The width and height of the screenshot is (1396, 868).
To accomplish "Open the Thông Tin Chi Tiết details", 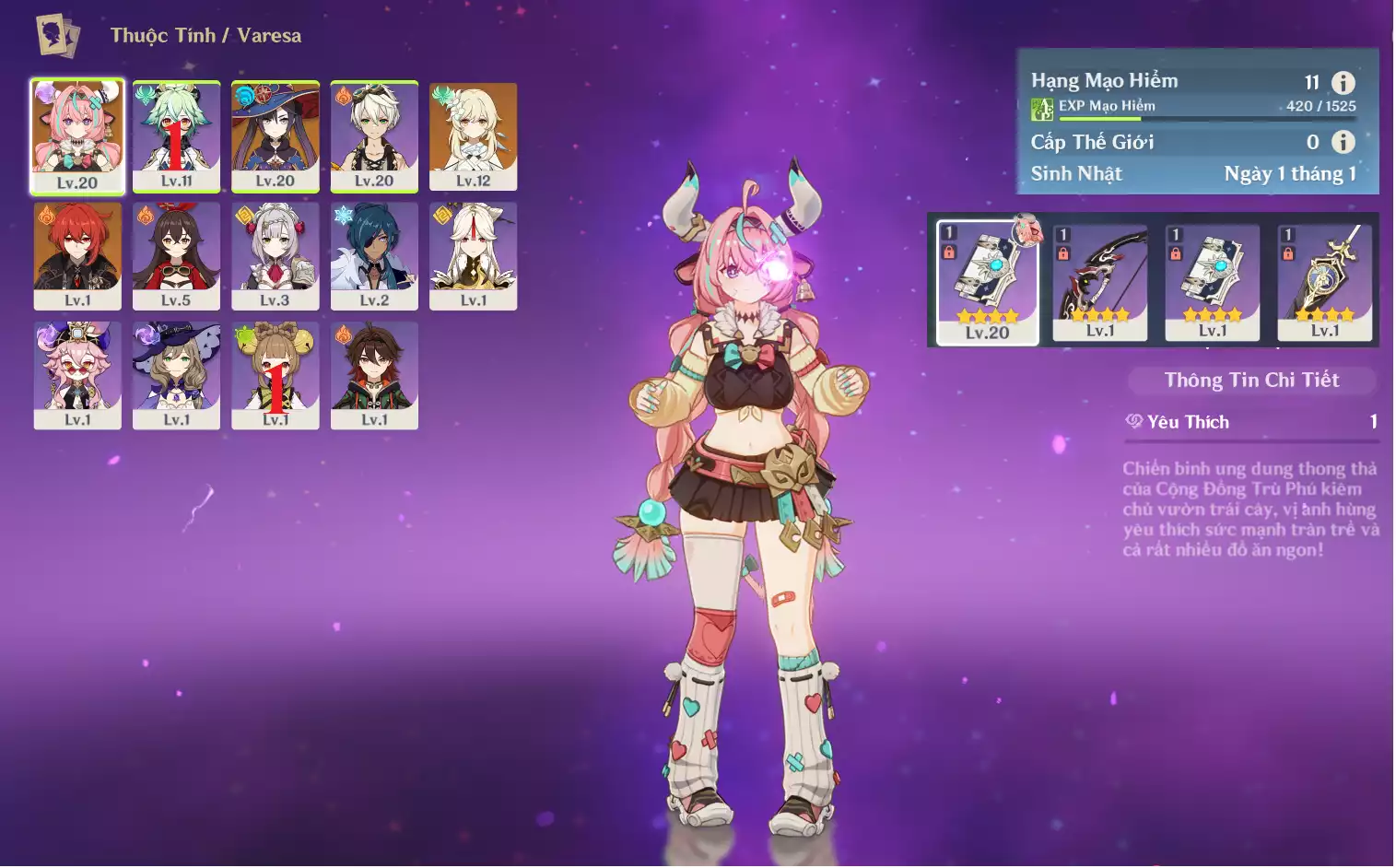I will pos(1251,380).
